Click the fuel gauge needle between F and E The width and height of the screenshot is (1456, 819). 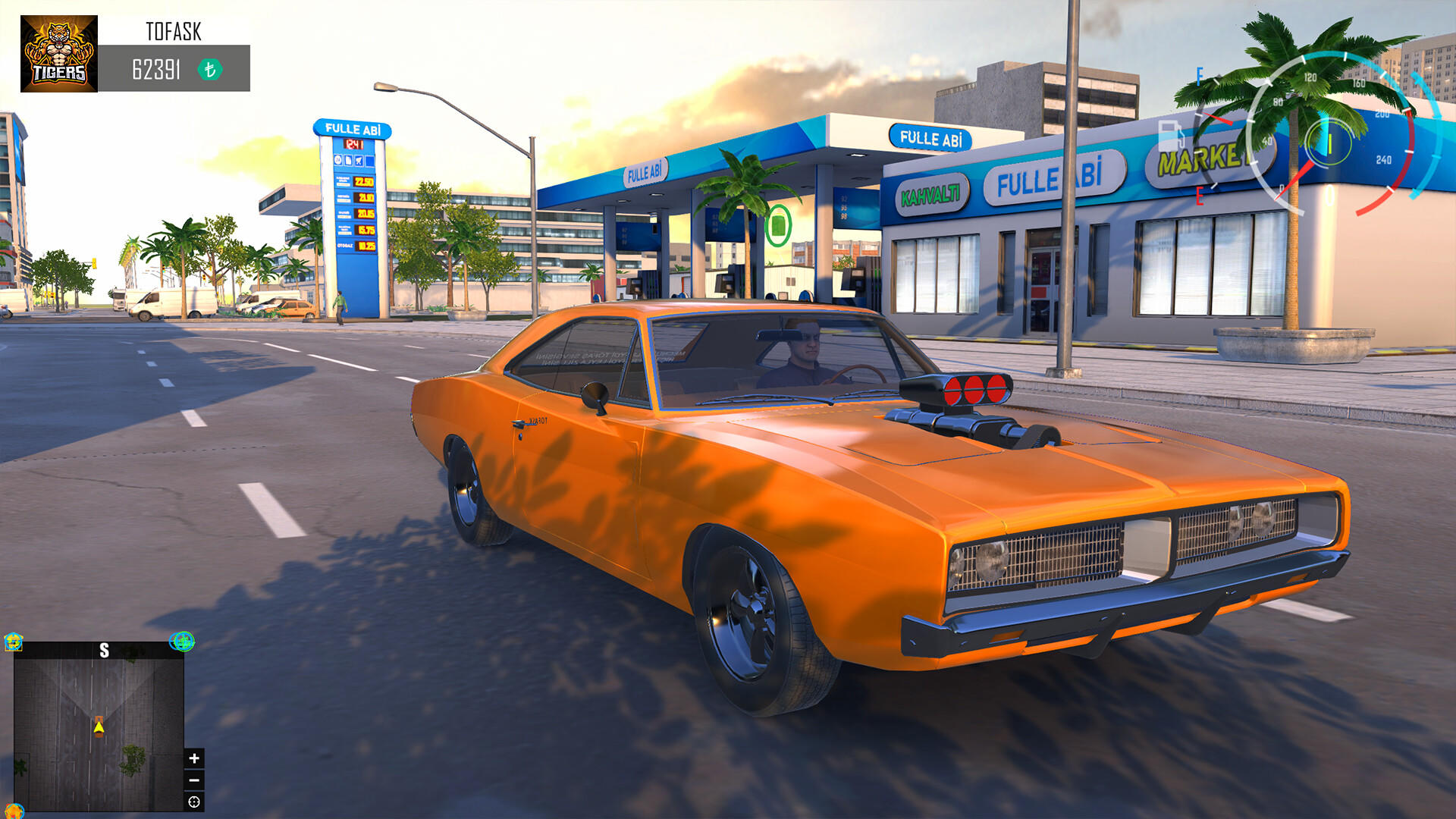click(x=1217, y=118)
